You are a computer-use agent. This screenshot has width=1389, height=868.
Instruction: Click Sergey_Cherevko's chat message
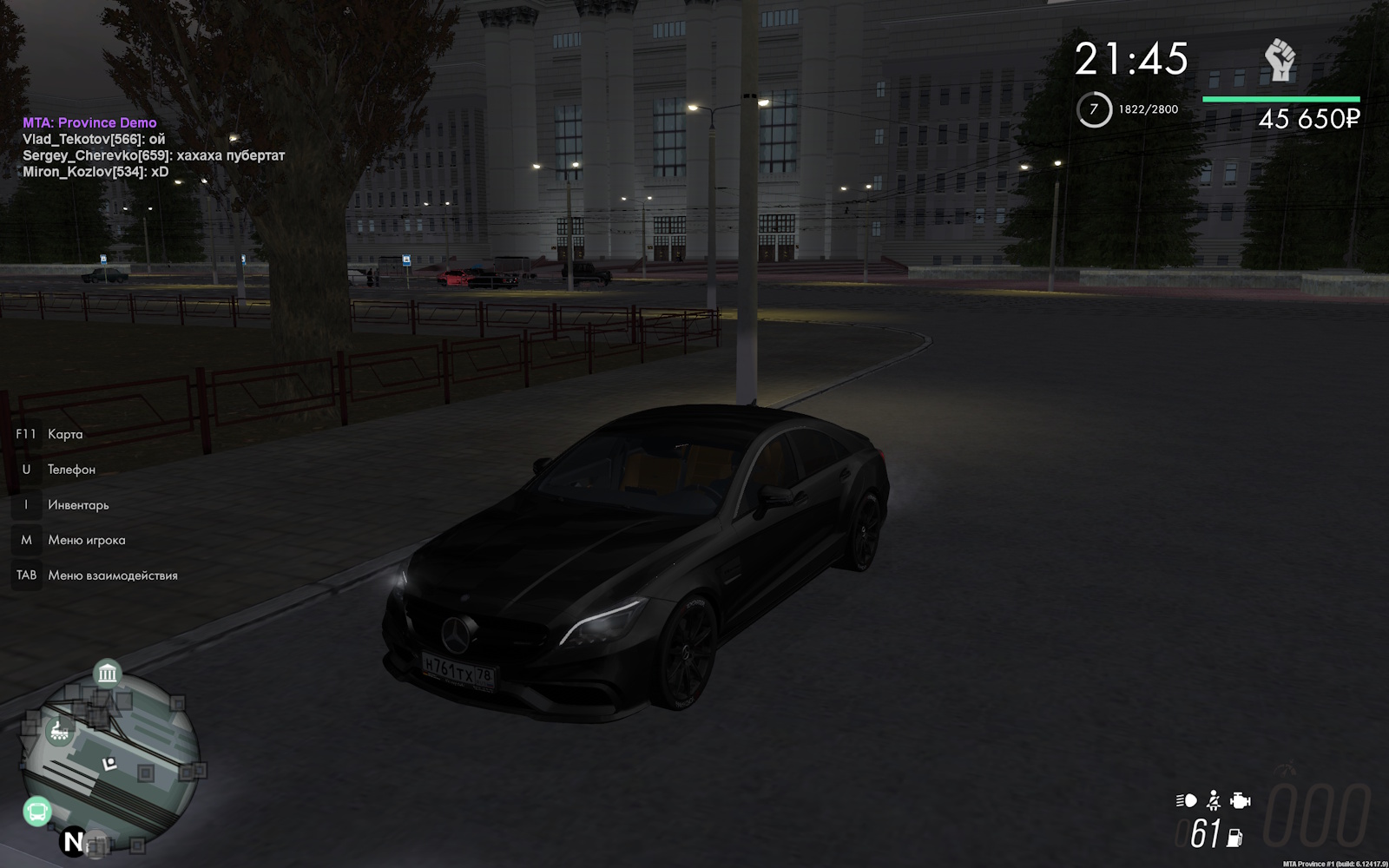coord(154,155)
